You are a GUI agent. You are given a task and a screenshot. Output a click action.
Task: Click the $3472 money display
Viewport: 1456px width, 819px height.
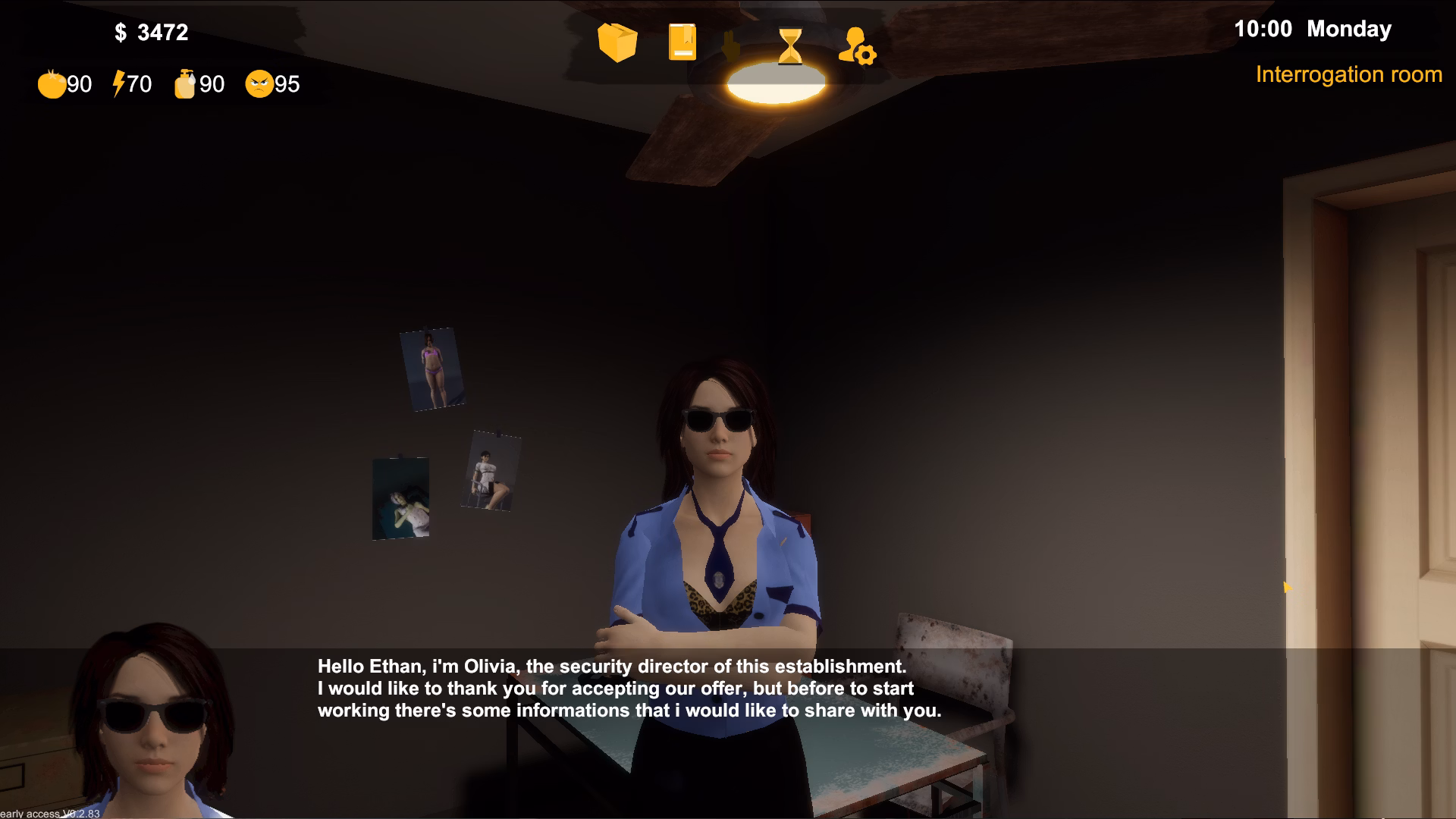pos(151,33)
